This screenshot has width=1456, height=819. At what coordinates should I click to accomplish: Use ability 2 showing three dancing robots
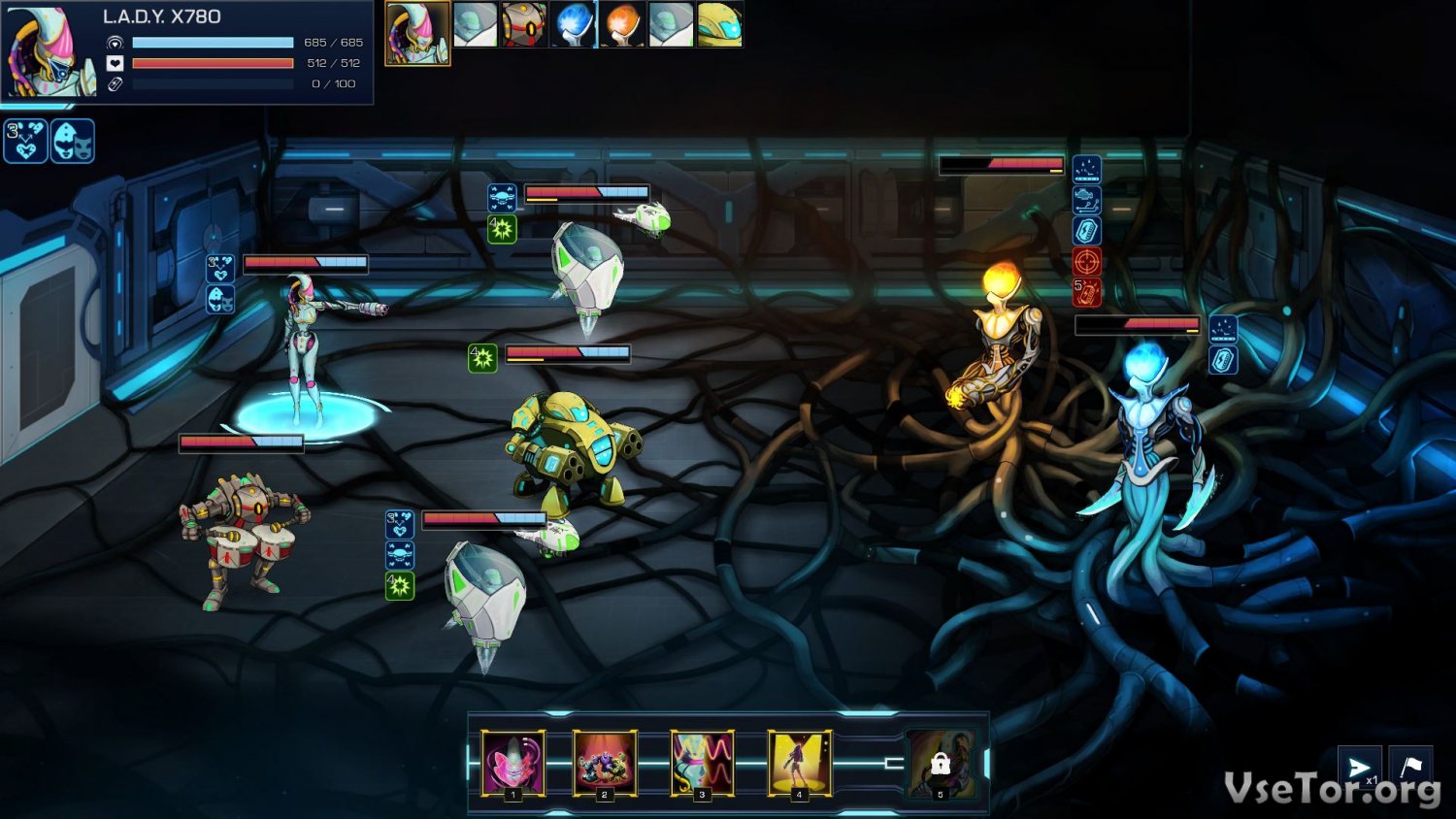pyautogui.click(x=605, y=763)
